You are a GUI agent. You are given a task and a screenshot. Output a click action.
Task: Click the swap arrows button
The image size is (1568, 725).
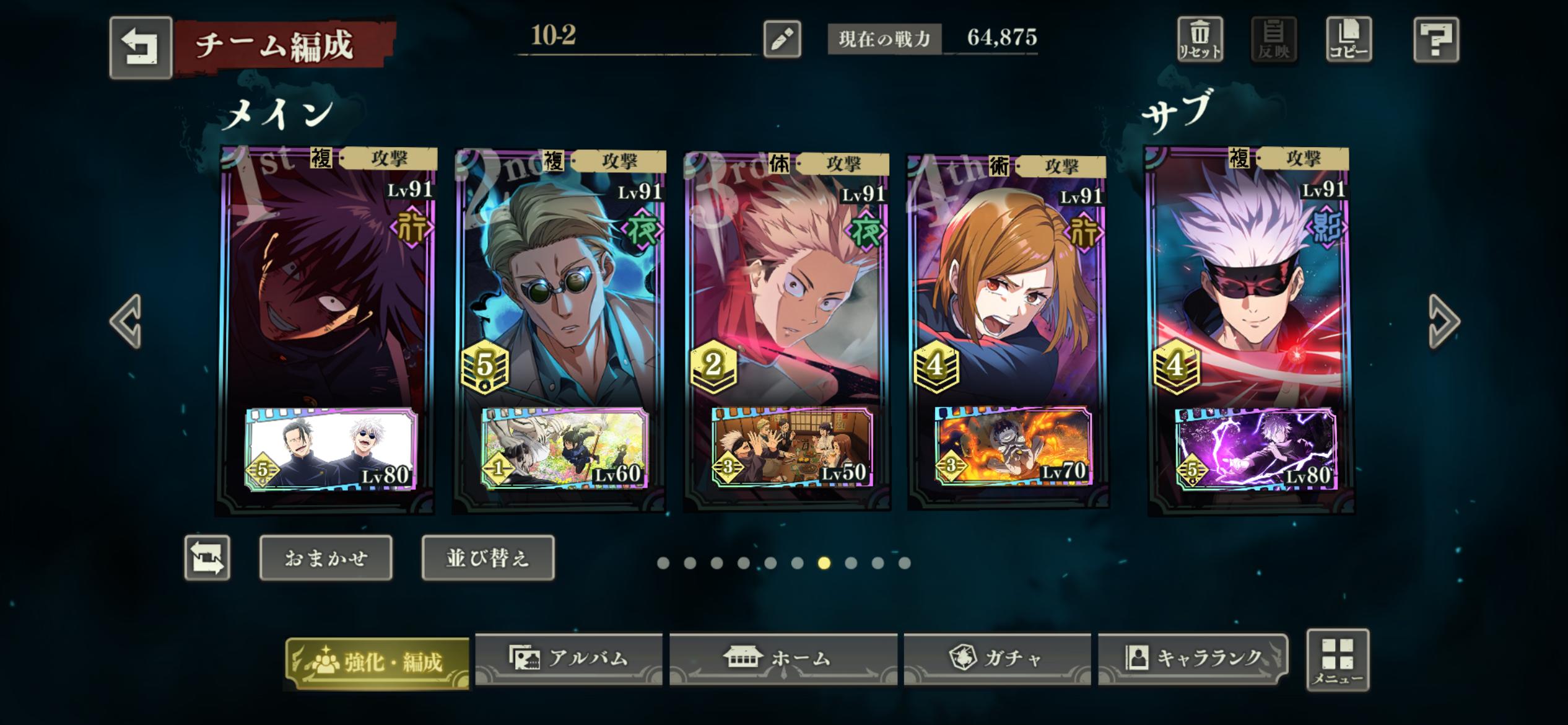pos(207,558)
